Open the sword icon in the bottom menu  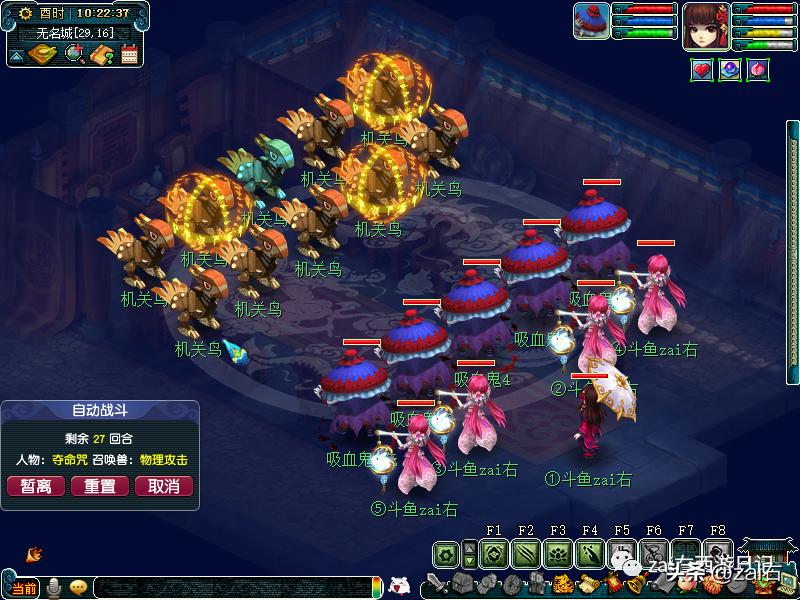[x=435, y=584]
